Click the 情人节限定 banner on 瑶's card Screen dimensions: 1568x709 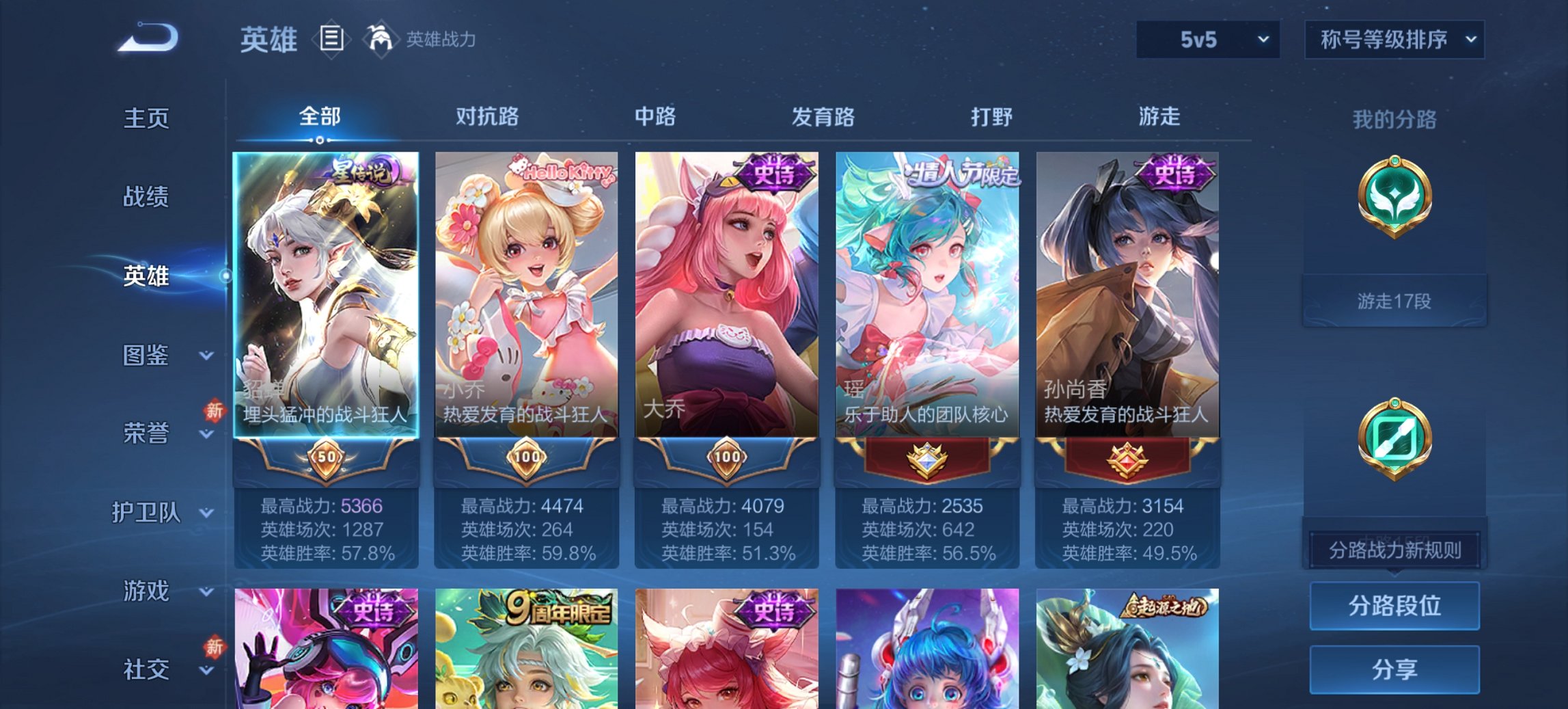point(960,174)
